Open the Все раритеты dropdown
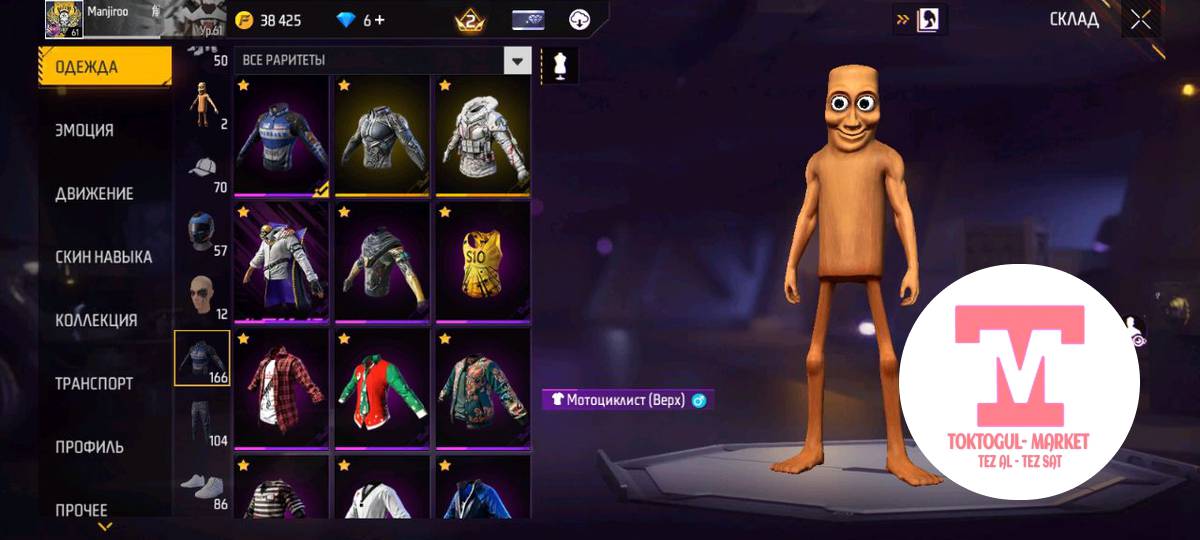The image size is (1200, 540). [x=516, y=61]
